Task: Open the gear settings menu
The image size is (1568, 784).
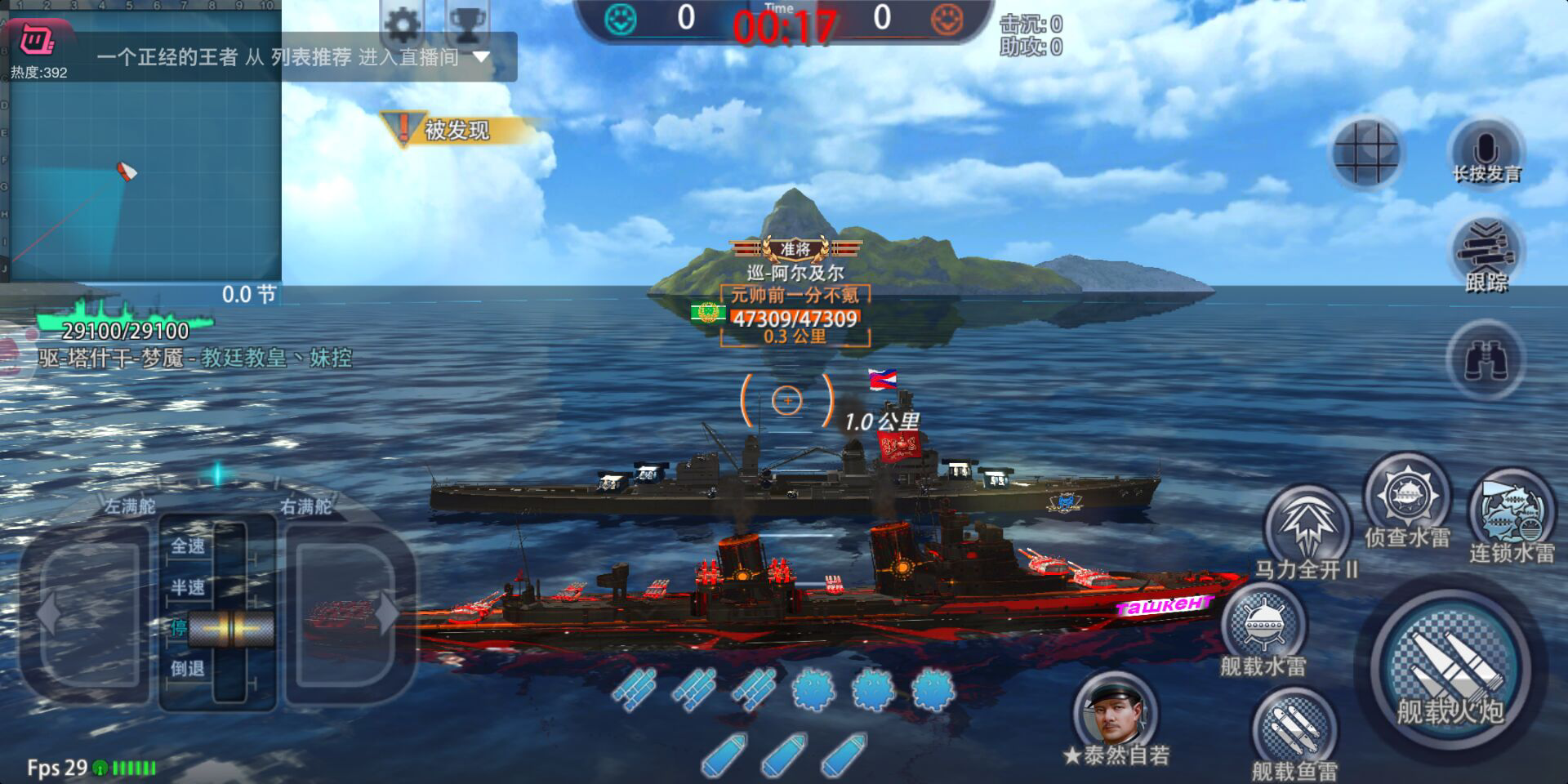Action: (x=403, y=24)
